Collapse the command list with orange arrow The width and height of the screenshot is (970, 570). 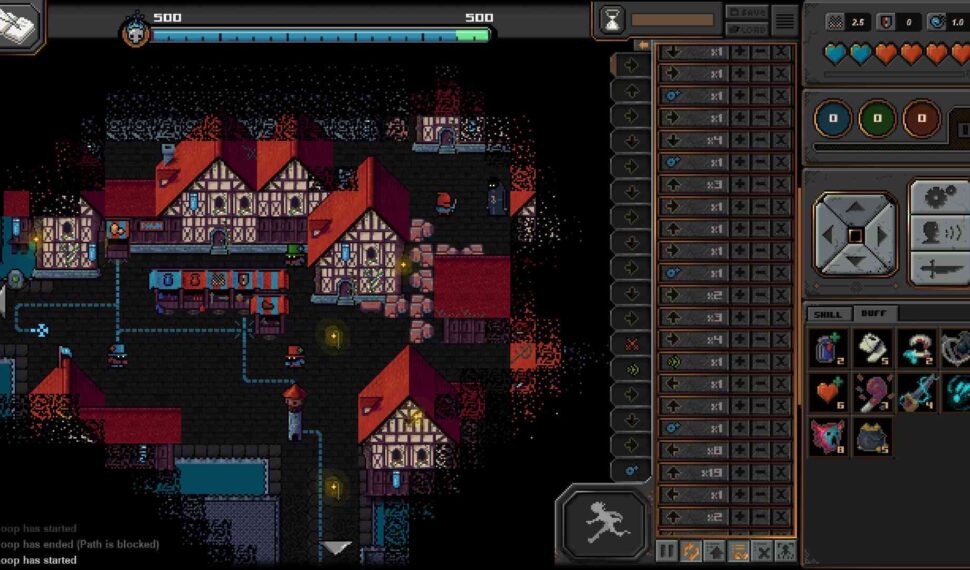(x=643, y=45)
